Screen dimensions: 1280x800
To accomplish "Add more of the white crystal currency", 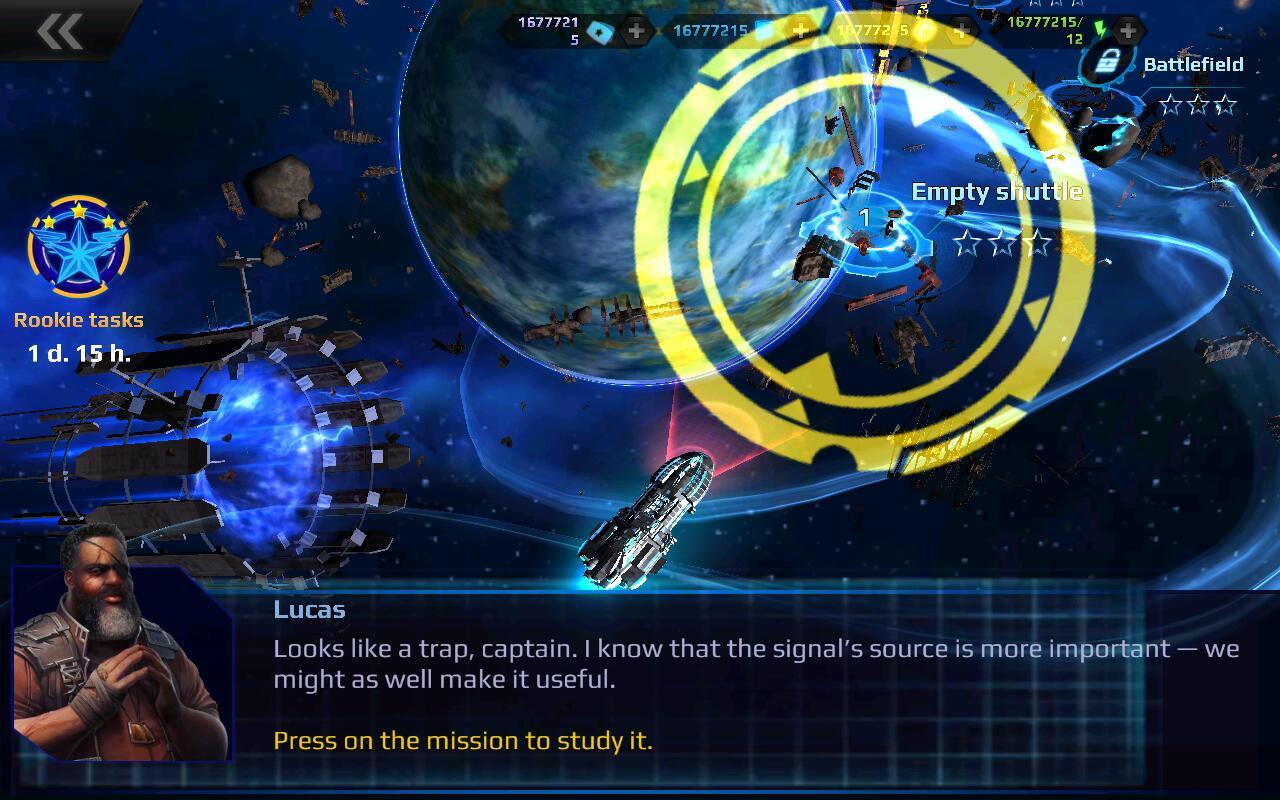I will tap(636, 31).
